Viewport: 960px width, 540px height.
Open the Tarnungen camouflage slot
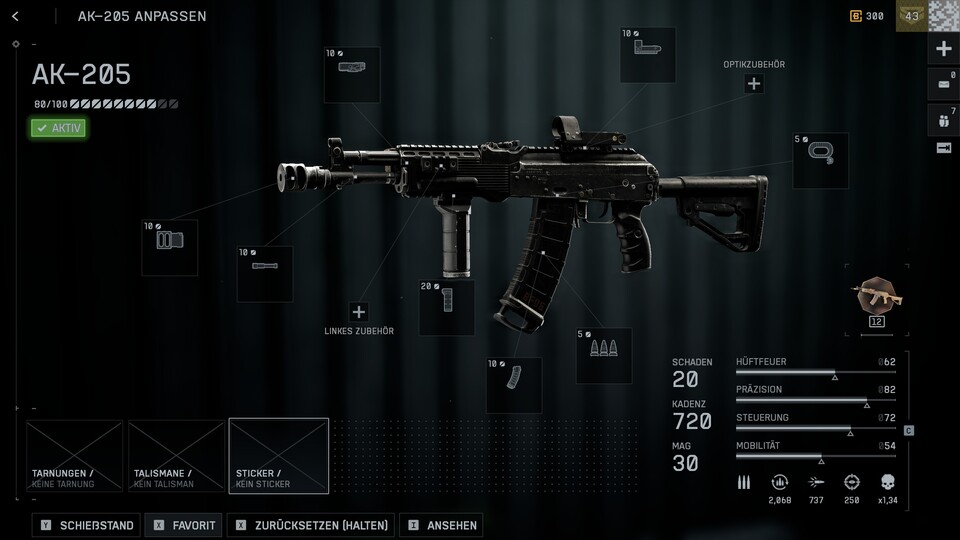pyautogui.click(x=75, y=456)
